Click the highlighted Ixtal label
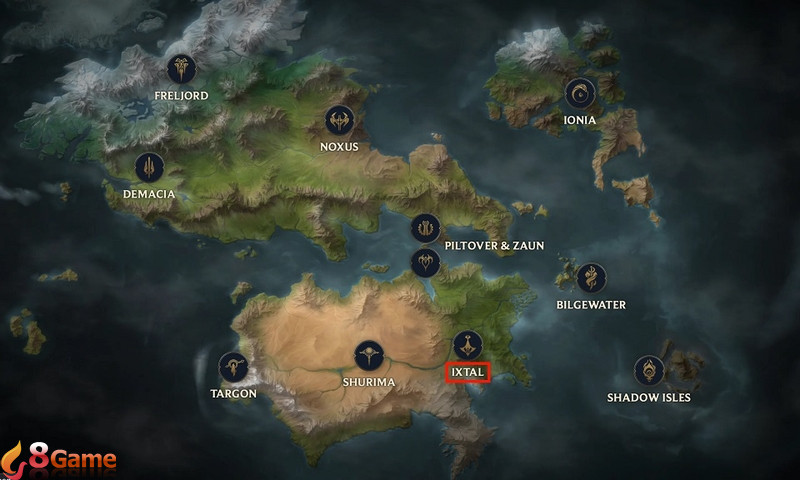 tap(467, 372)
